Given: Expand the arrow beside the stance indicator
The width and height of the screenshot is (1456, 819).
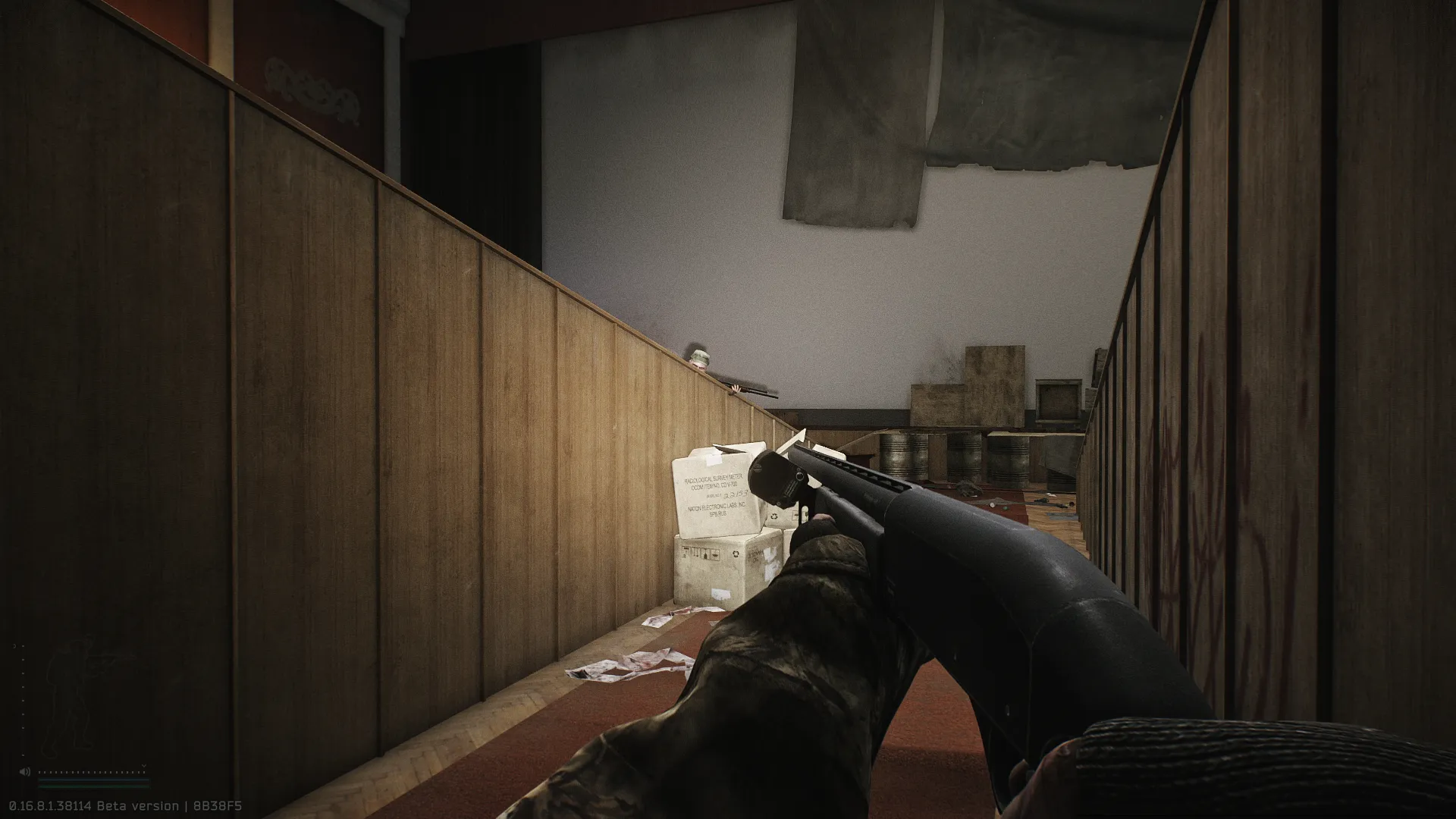Looking at the screenshot, I should click(x=15, y=646).
